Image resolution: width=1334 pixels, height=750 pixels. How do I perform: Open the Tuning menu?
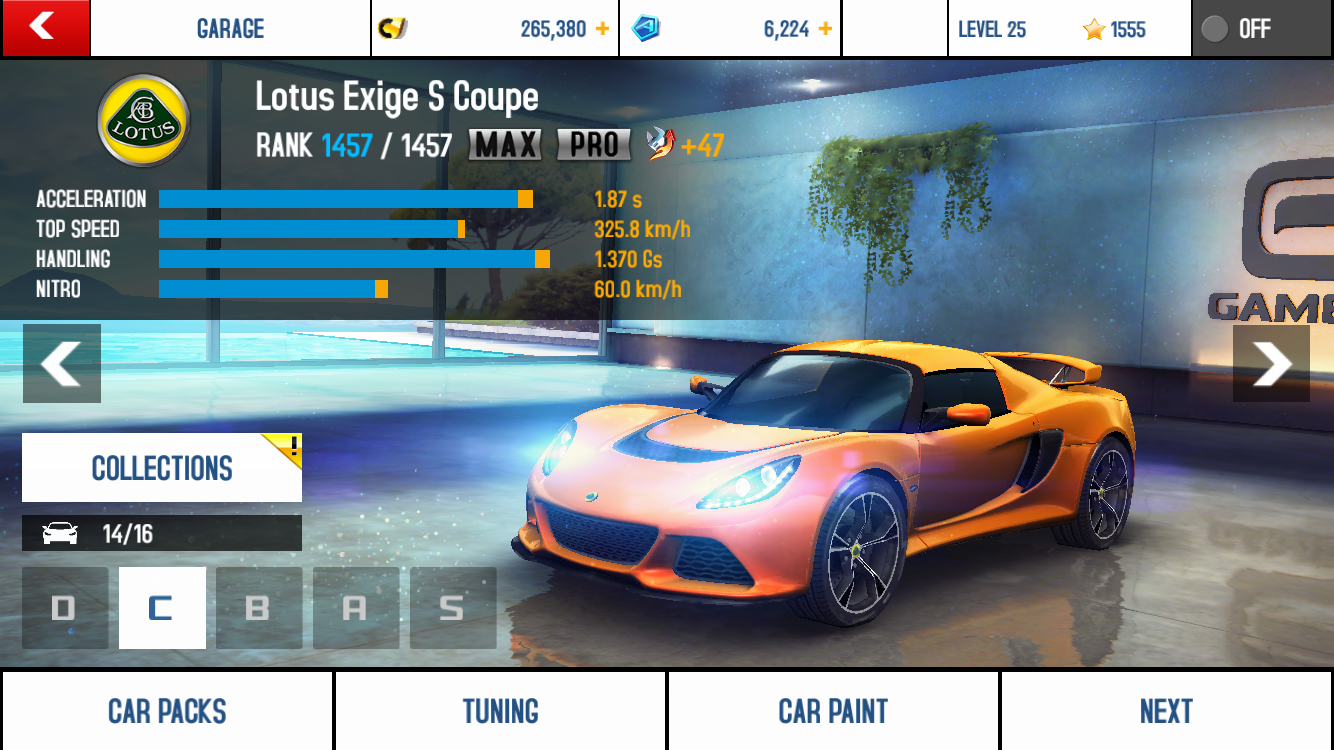500,711
